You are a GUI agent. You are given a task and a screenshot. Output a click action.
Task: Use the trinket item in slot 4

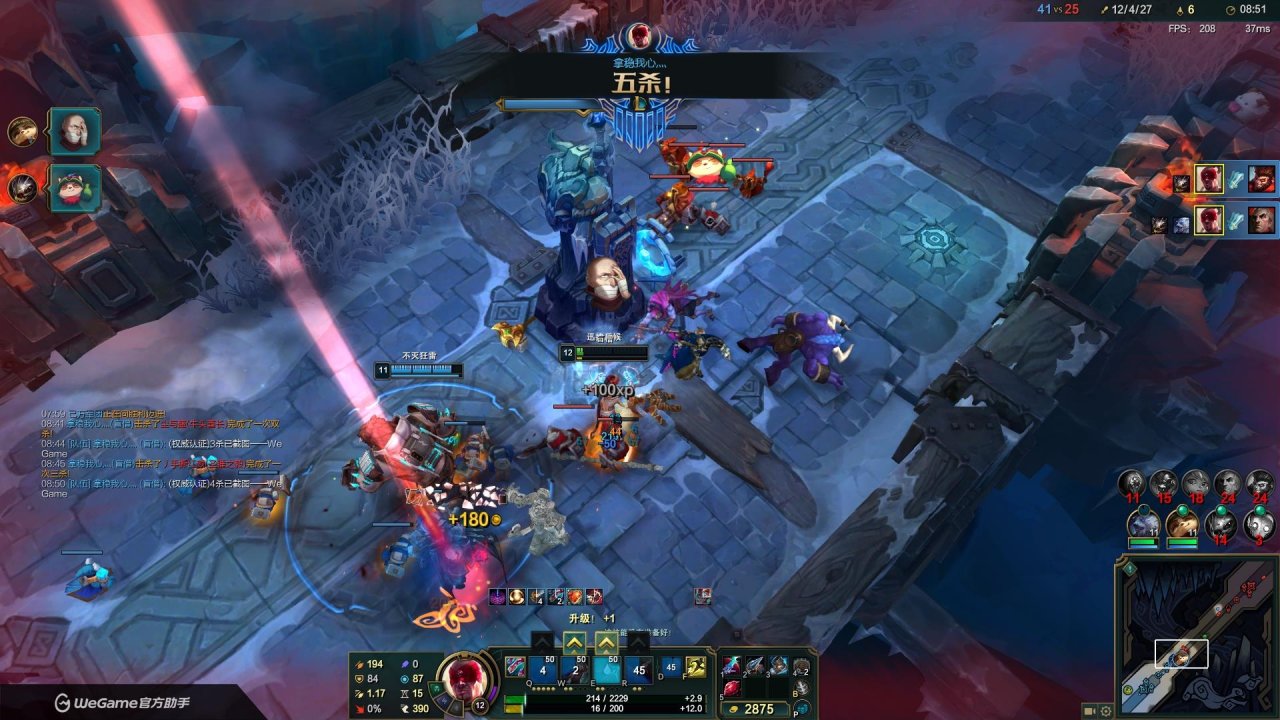click(x=800, y=667)
